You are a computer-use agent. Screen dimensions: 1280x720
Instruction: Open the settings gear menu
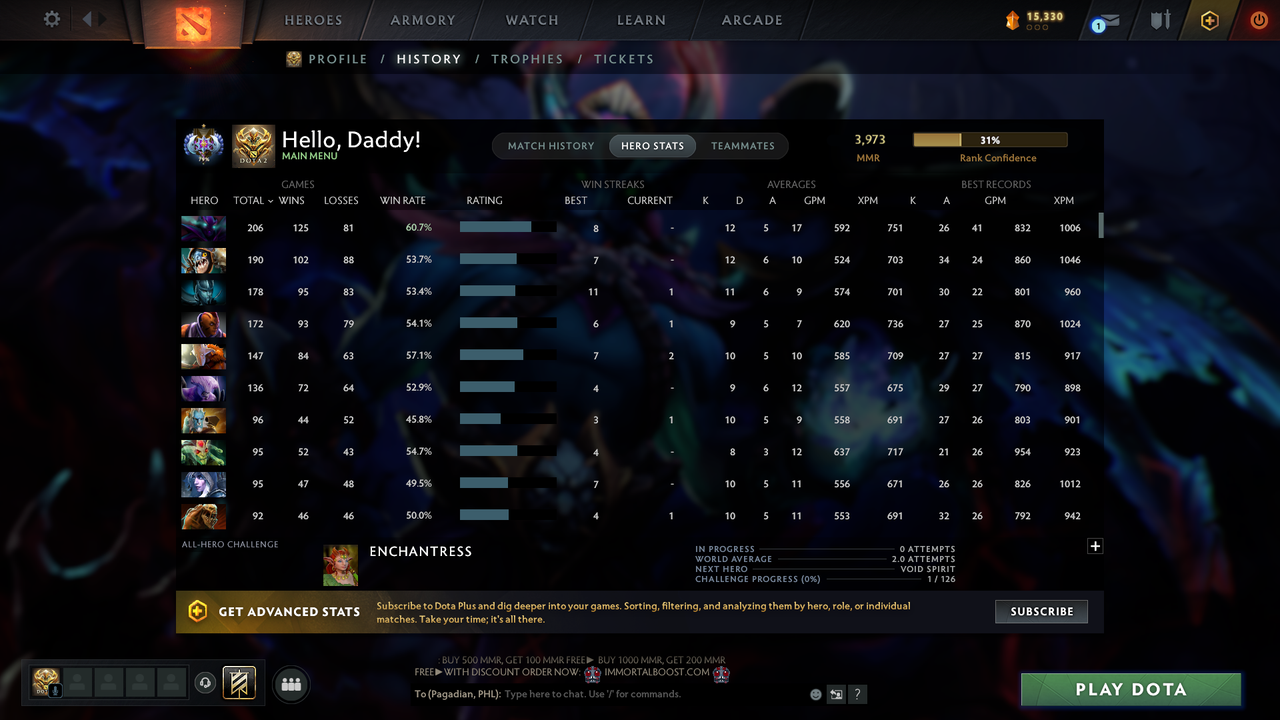click(52, 19)
